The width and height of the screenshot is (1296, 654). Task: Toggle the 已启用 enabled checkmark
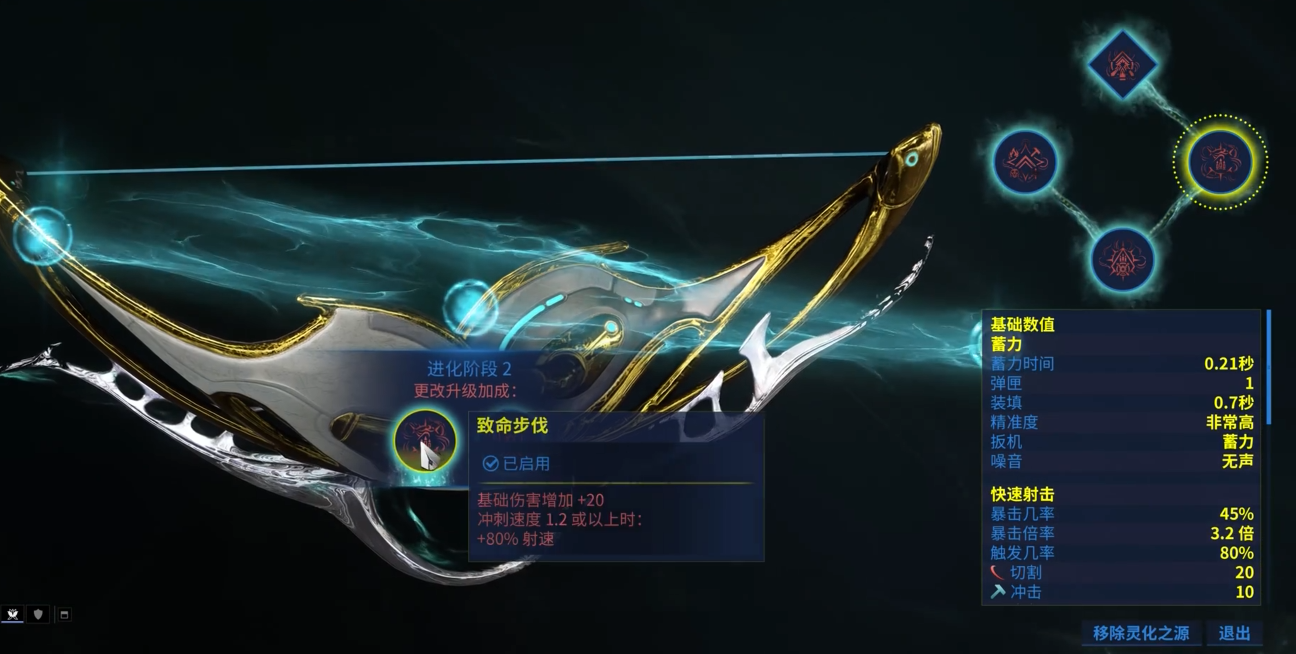(x=490, y=464)
